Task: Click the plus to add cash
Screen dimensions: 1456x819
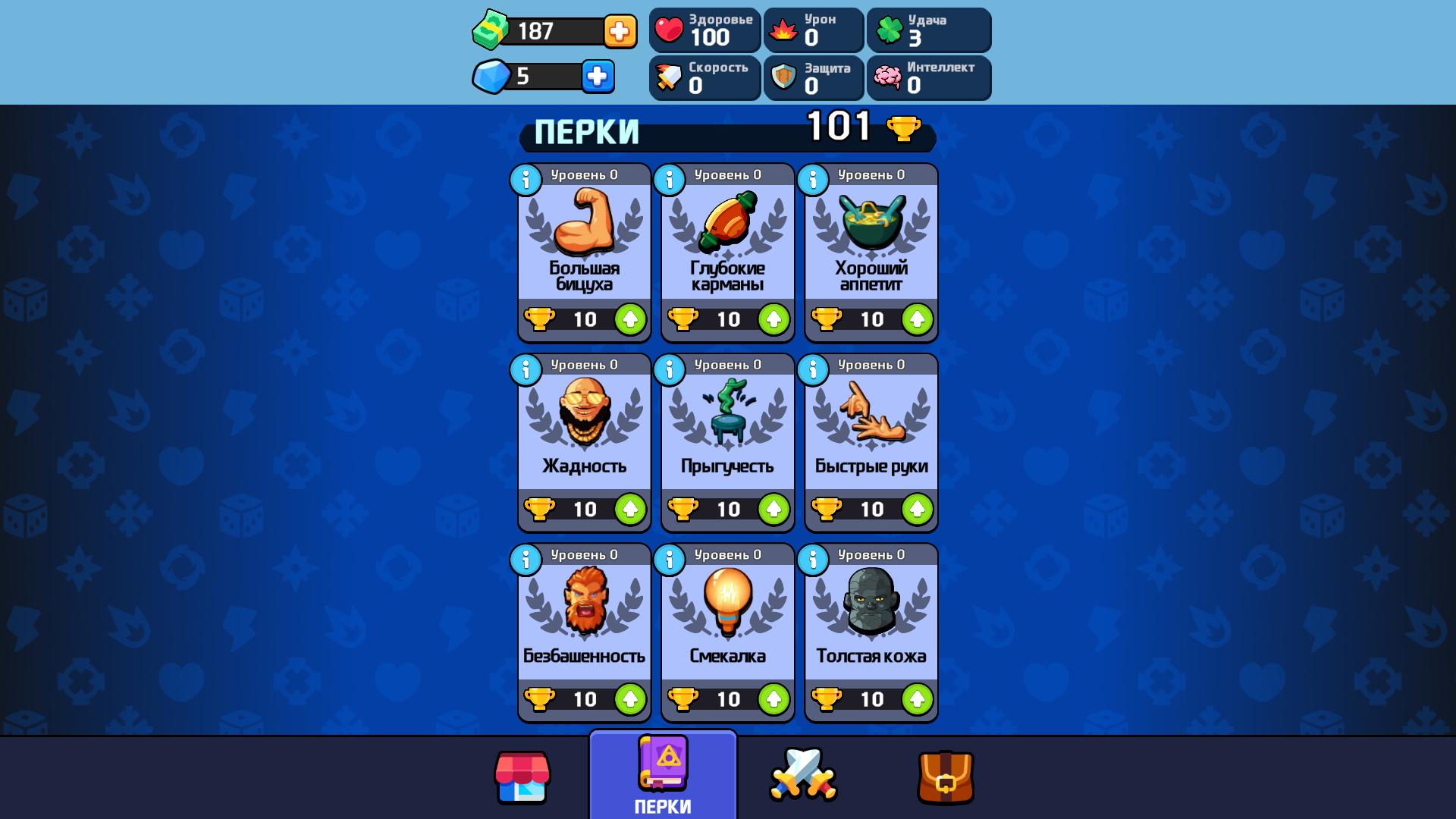Action: click(x=620, y=32)
